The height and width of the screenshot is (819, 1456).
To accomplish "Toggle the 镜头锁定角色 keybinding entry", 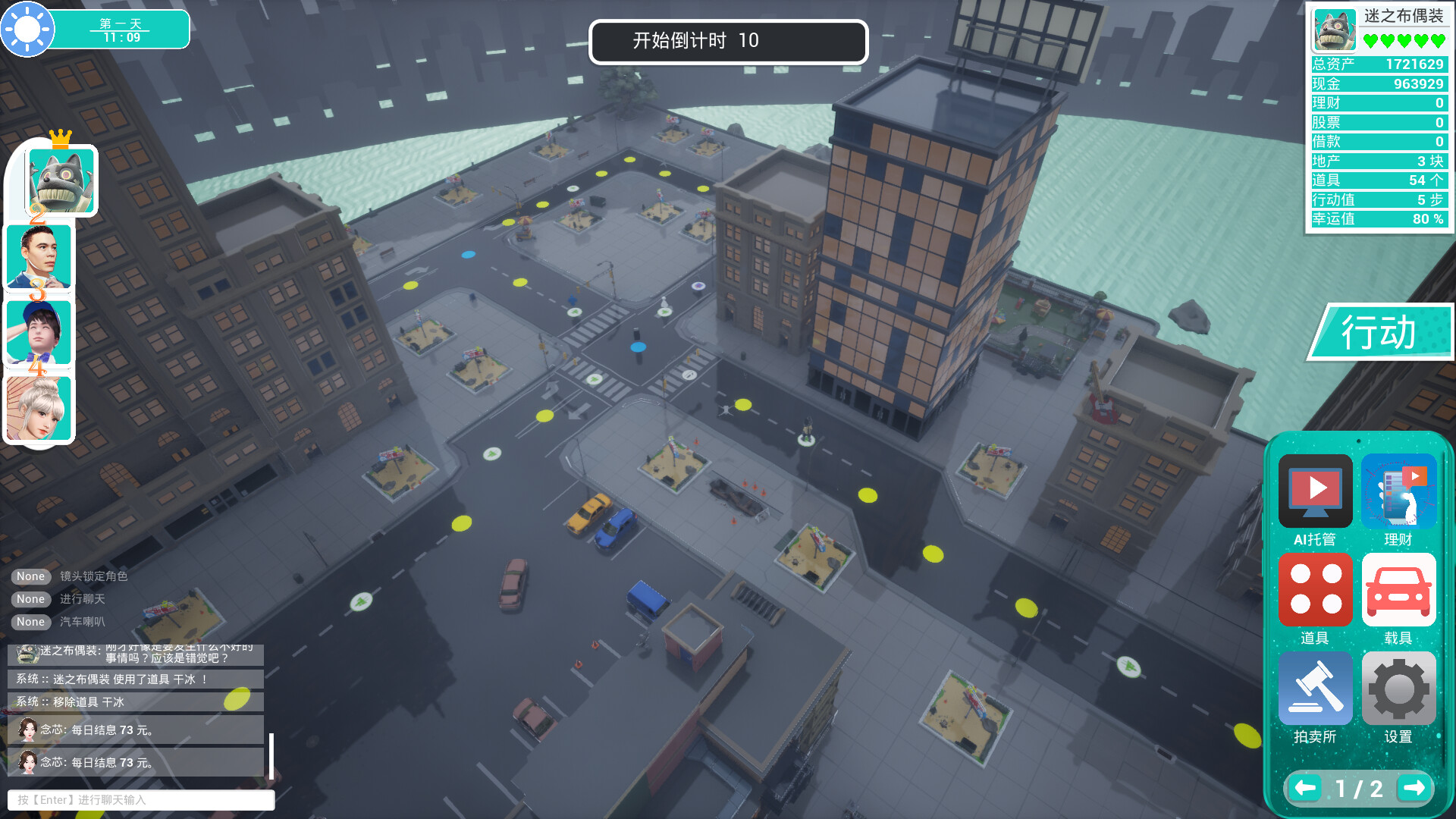I will coord(30,576).
